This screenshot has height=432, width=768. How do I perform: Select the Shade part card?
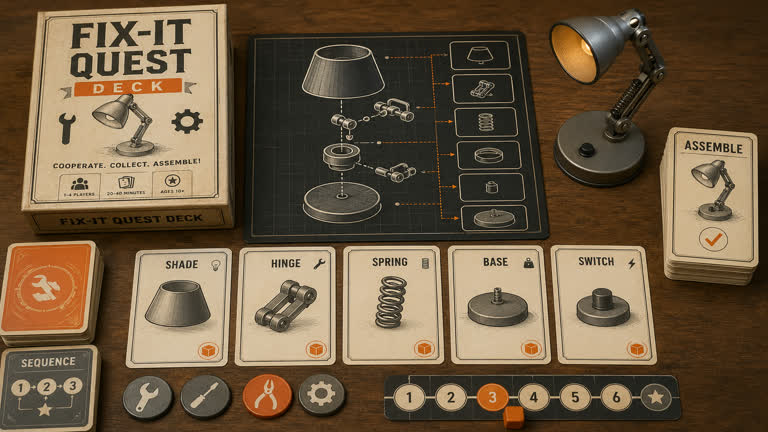[179, 306]
